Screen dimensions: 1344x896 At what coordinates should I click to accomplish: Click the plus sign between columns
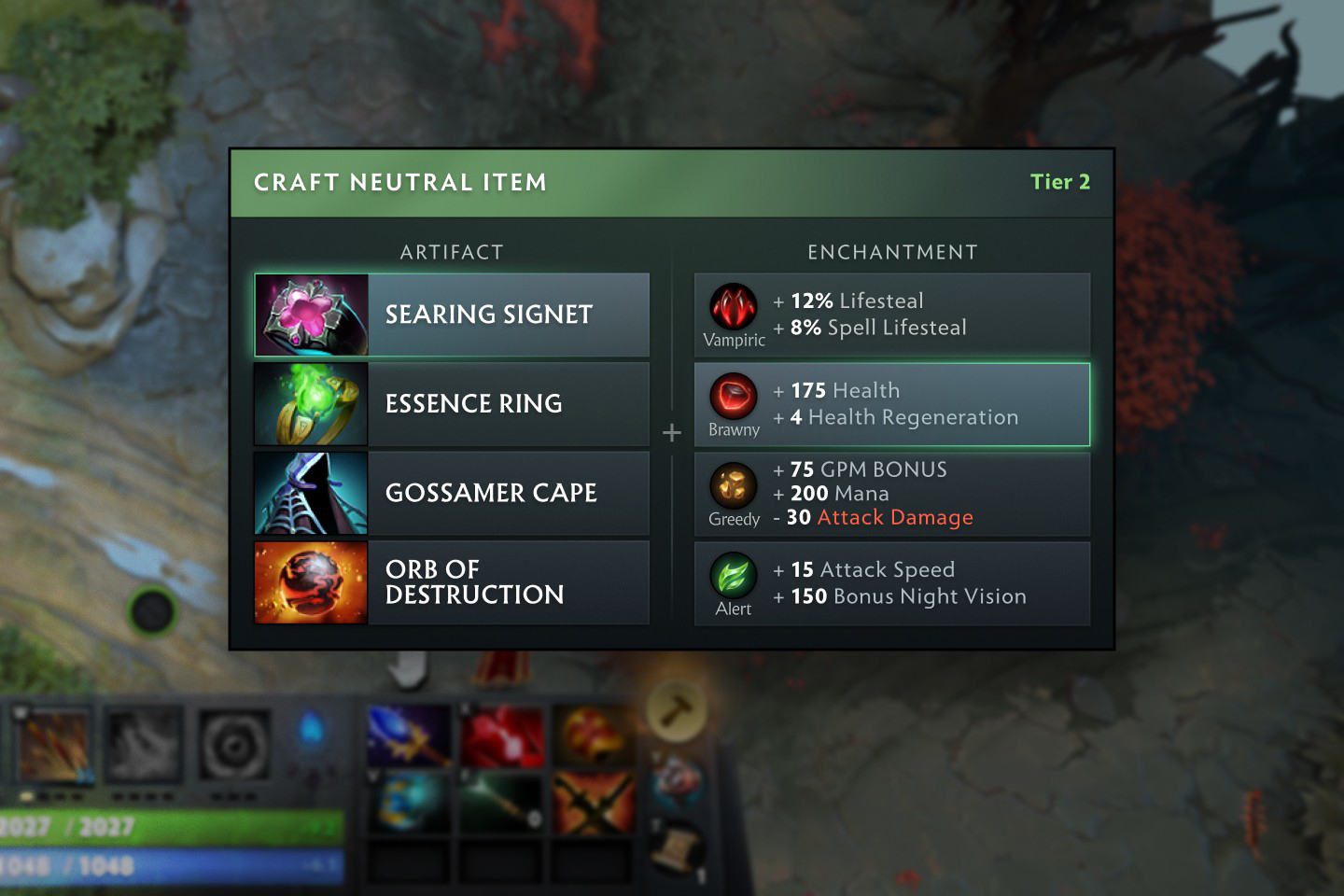point(672,431)
